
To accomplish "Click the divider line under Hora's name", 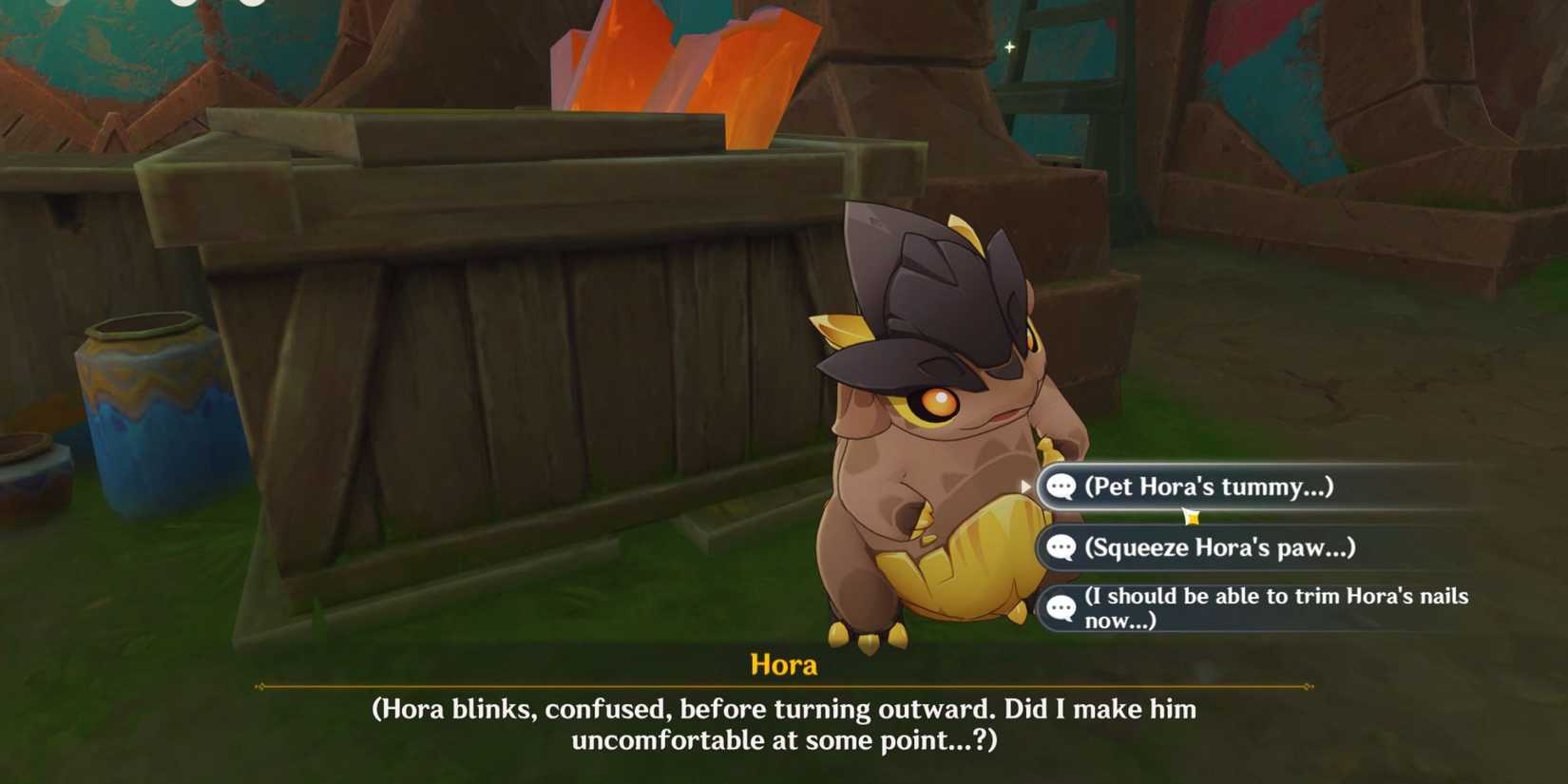I will click(x=784, y=687).
